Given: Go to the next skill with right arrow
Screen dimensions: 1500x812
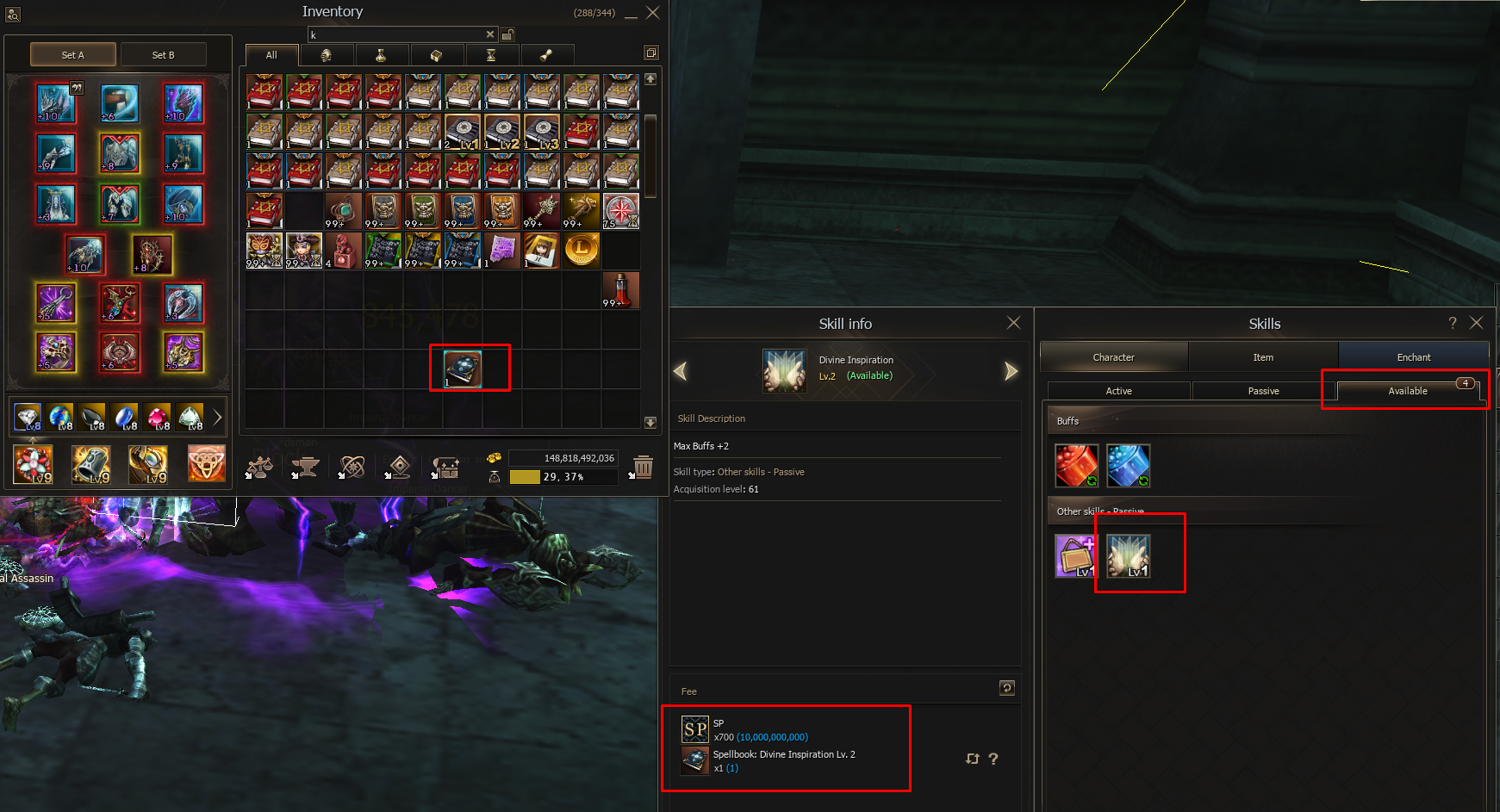Looking at the screenshot, I should (1011, 371).
